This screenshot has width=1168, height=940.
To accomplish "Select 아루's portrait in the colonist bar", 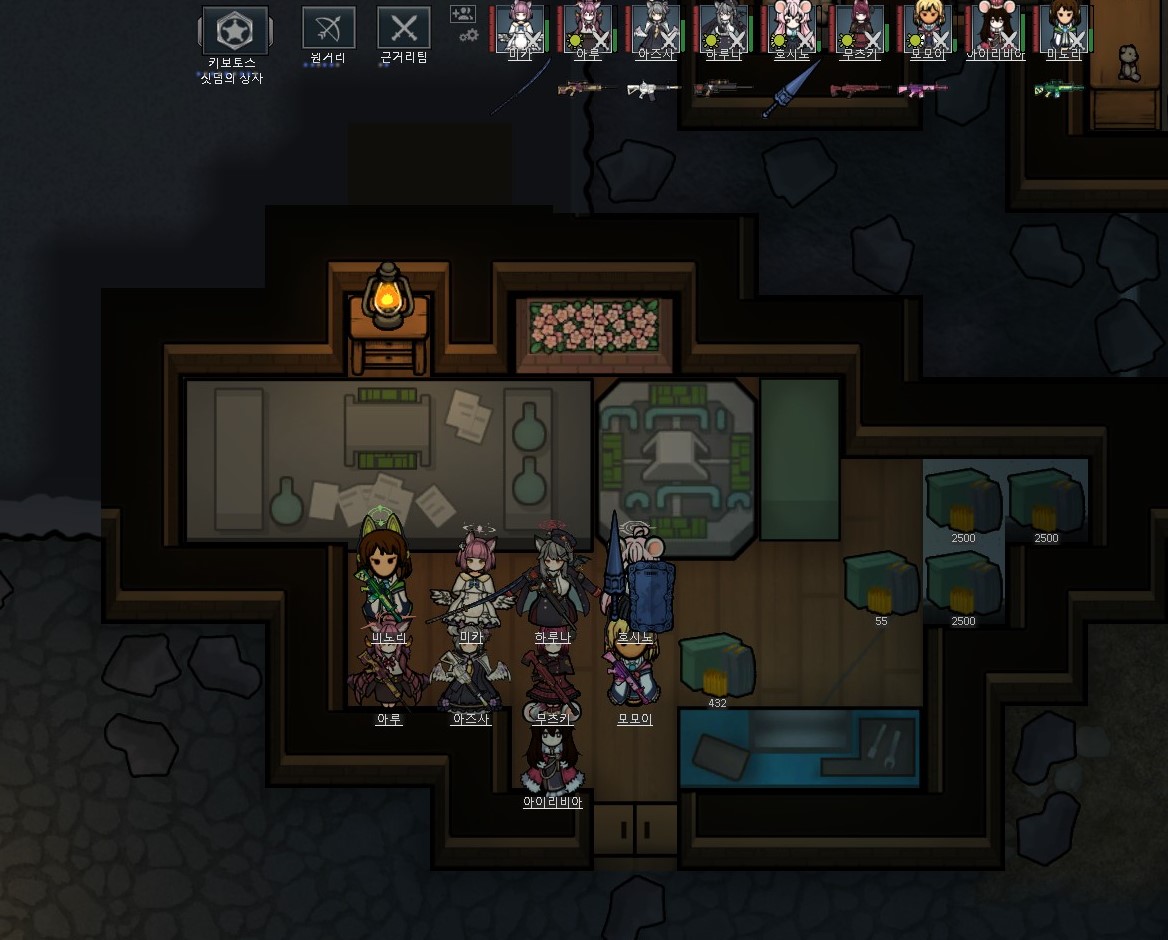I will [x=588, y=27].
